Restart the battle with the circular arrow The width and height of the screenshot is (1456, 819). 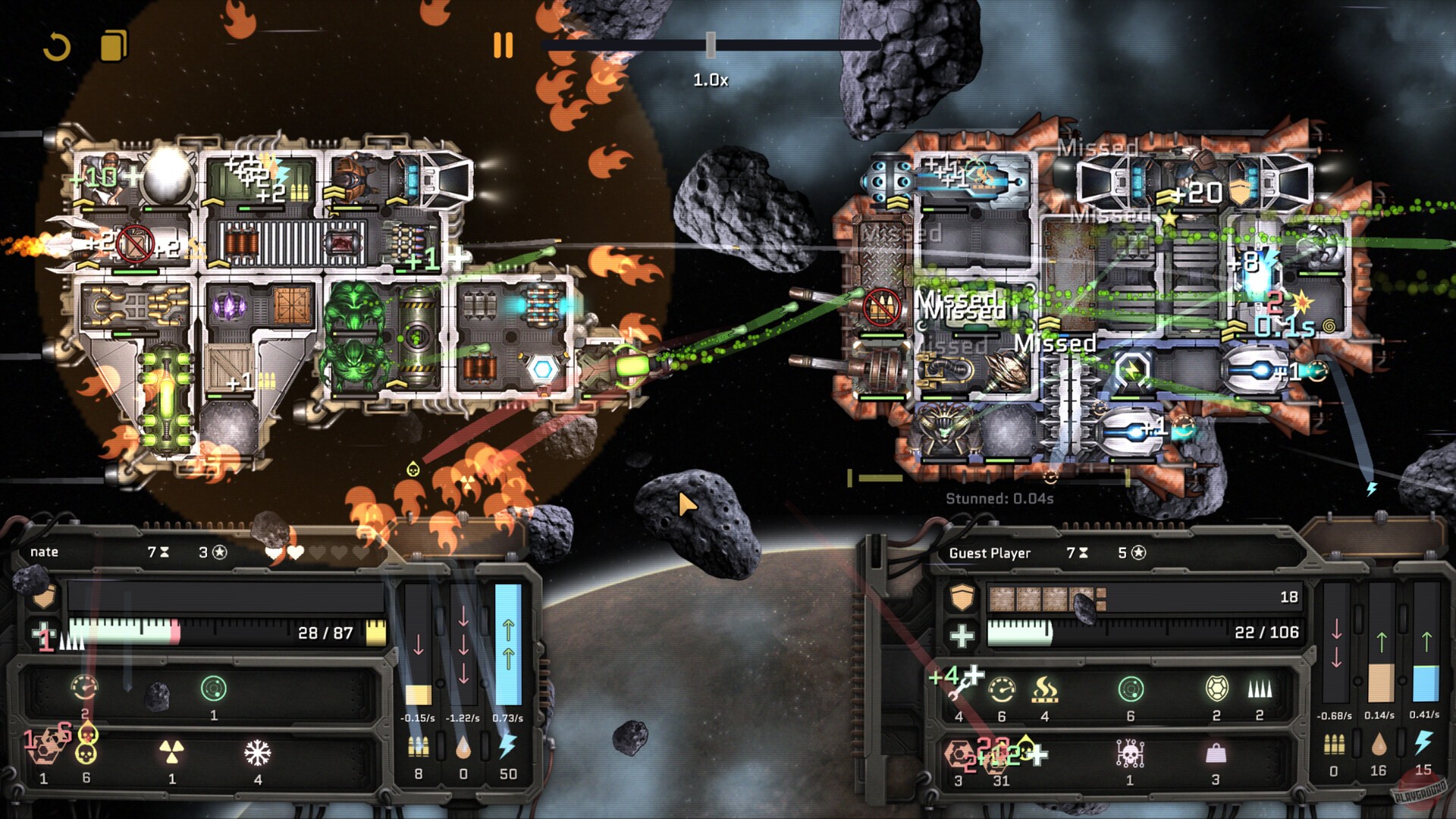[x=57, y=47]
